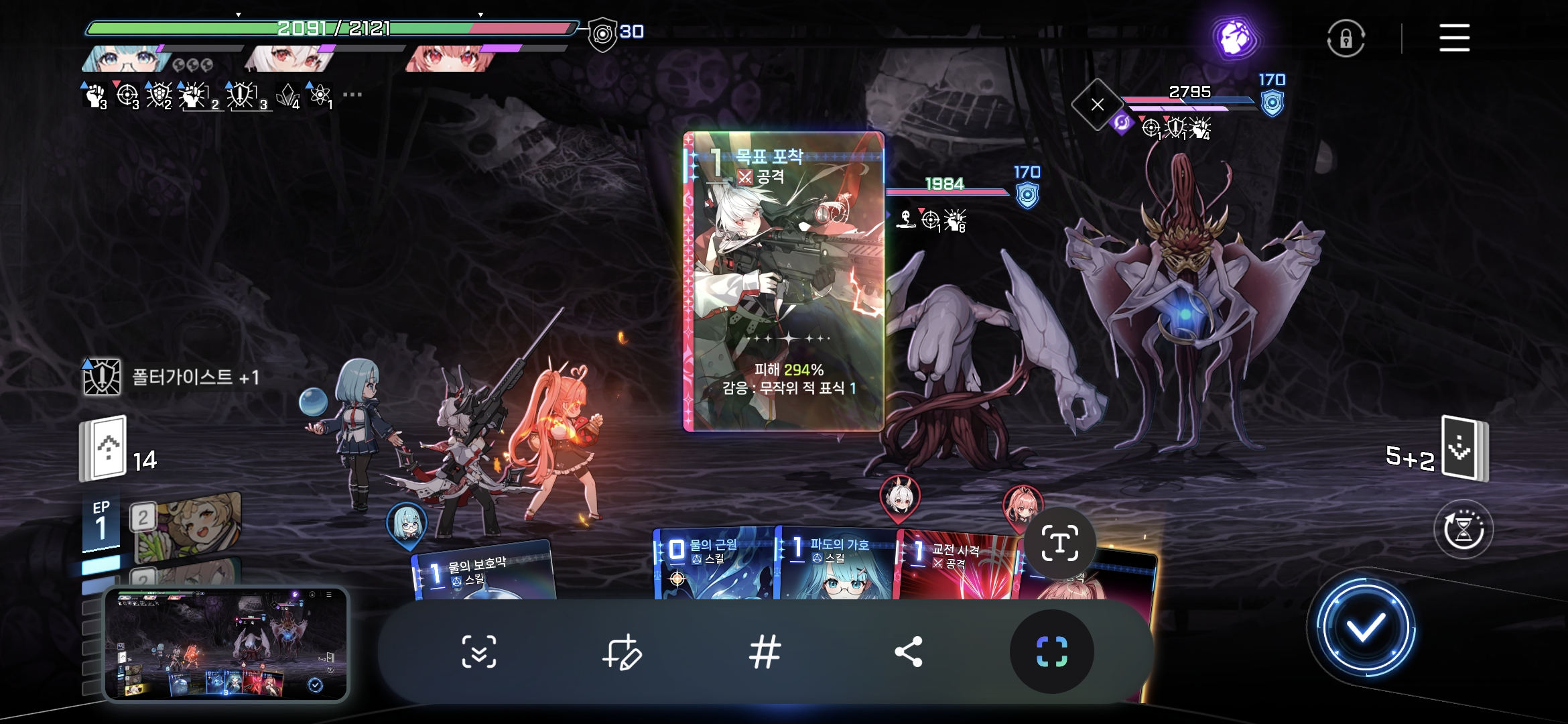Select the blue-haired glasses character portrait
The height and width of the screenshot is (724, 1568).
(126, 59)
